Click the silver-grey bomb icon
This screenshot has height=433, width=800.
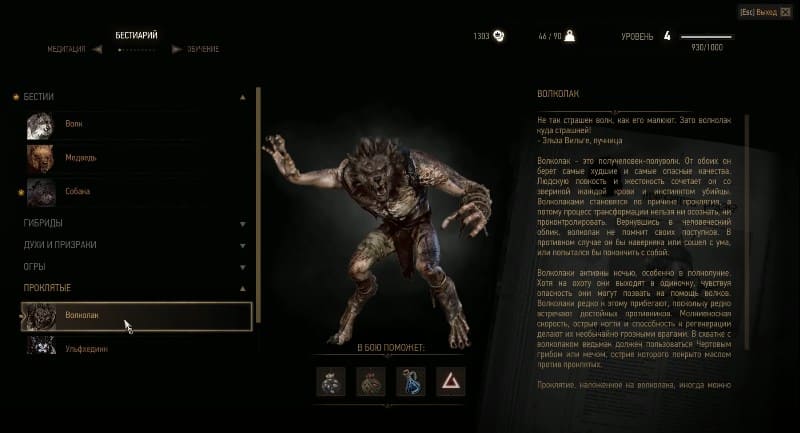(x=331, y=380)
